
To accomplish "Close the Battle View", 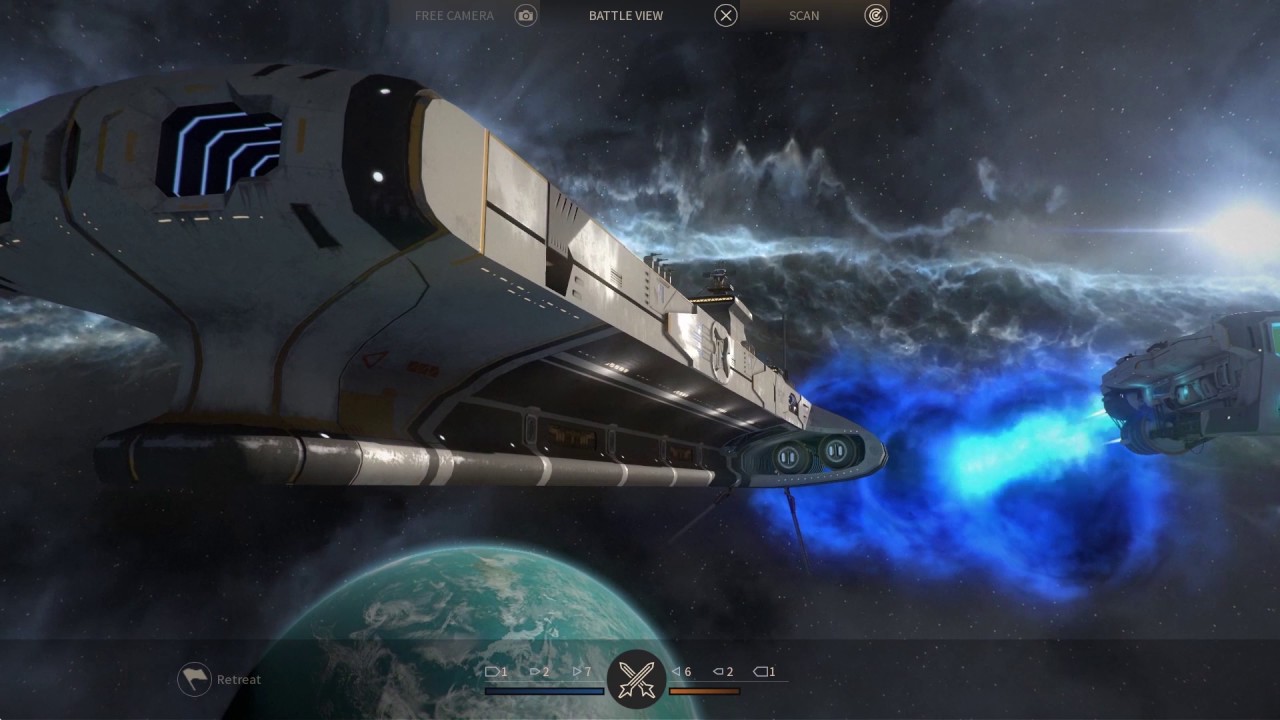I will 726,15.
